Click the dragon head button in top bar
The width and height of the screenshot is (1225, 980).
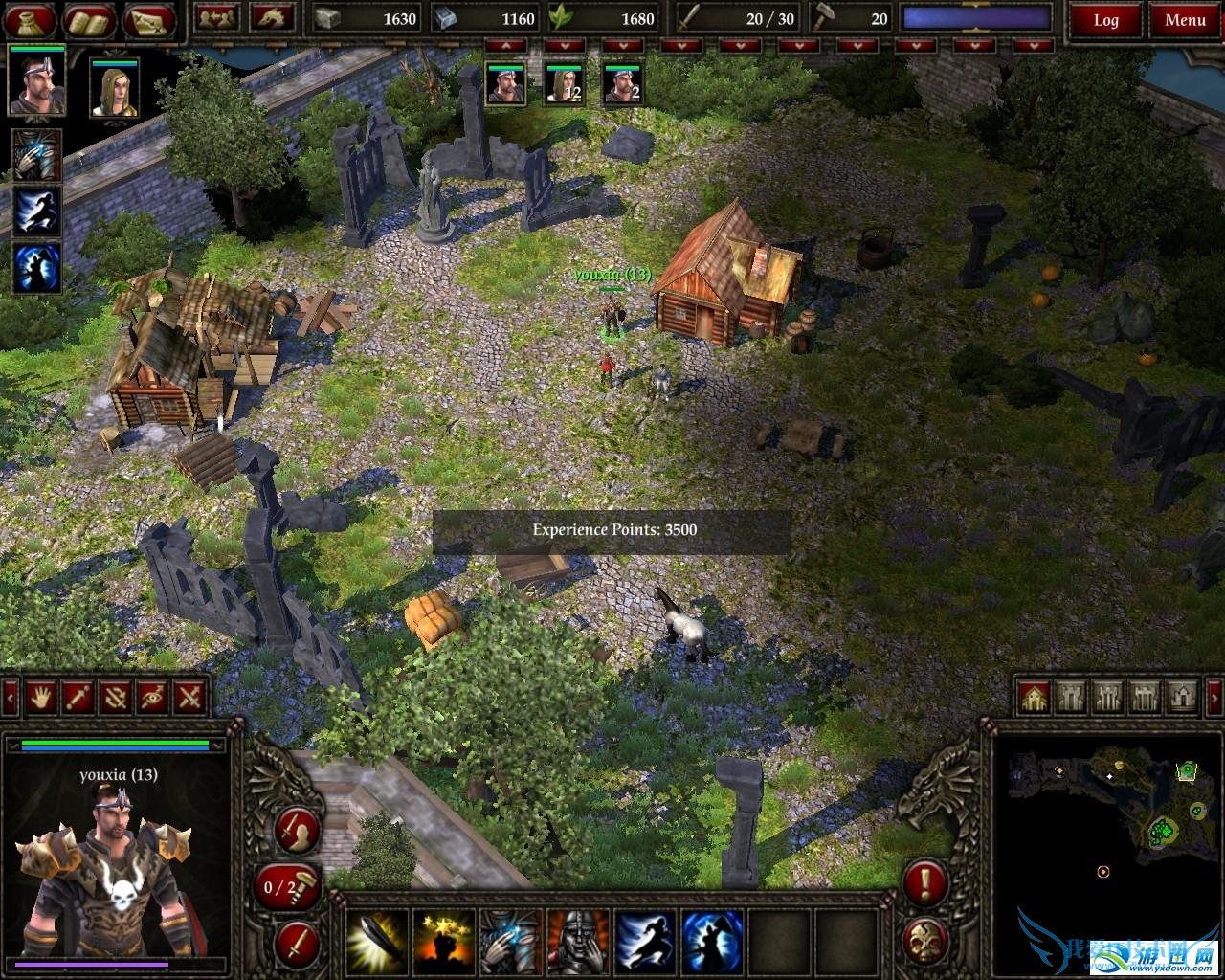[x=272, y=18]
